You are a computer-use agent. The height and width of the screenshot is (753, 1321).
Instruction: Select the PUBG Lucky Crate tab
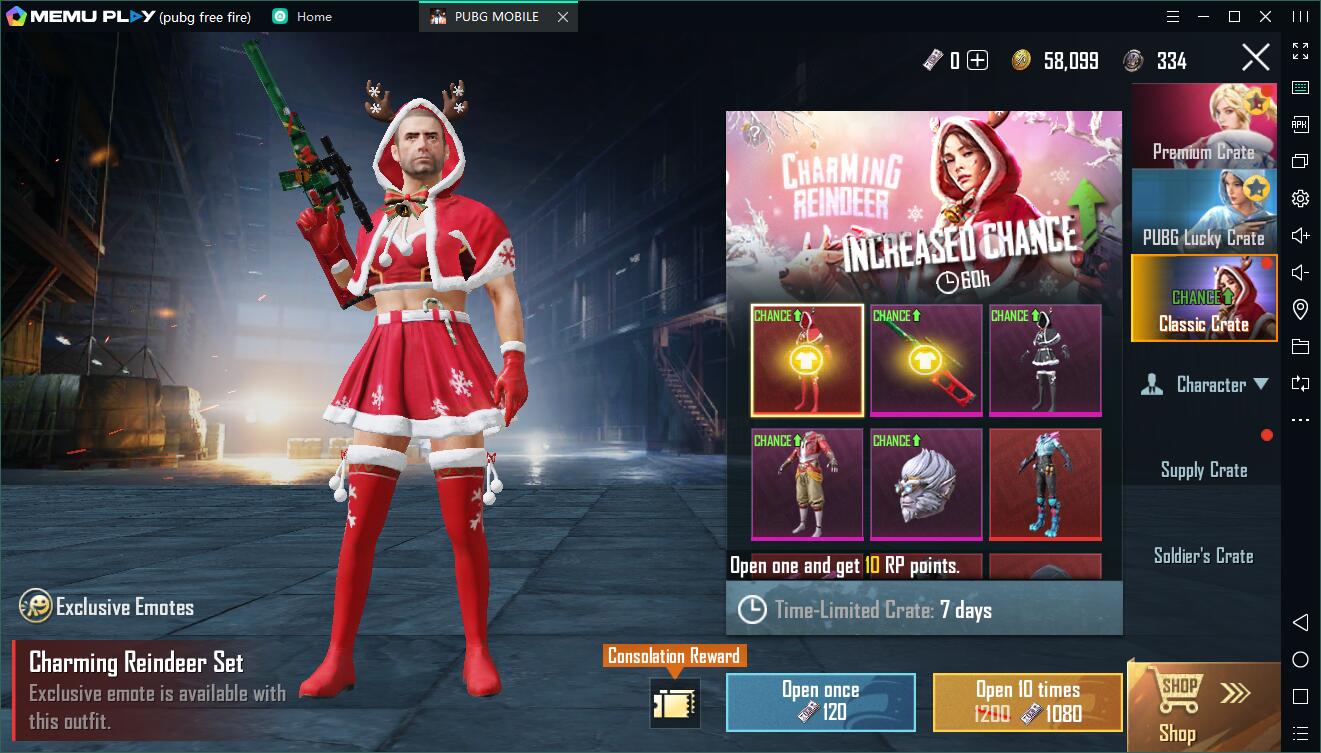[1203, 211]
